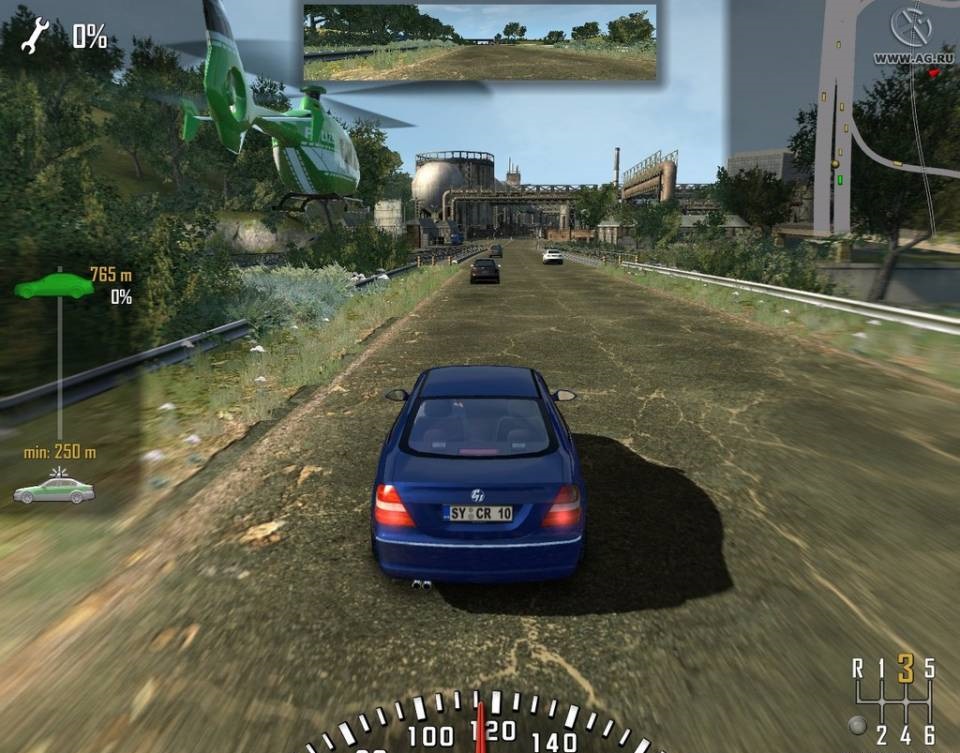This screenshot has width=960, height=753.
Task: Click the gear shift indicator
Action: [x=893, y=701]
